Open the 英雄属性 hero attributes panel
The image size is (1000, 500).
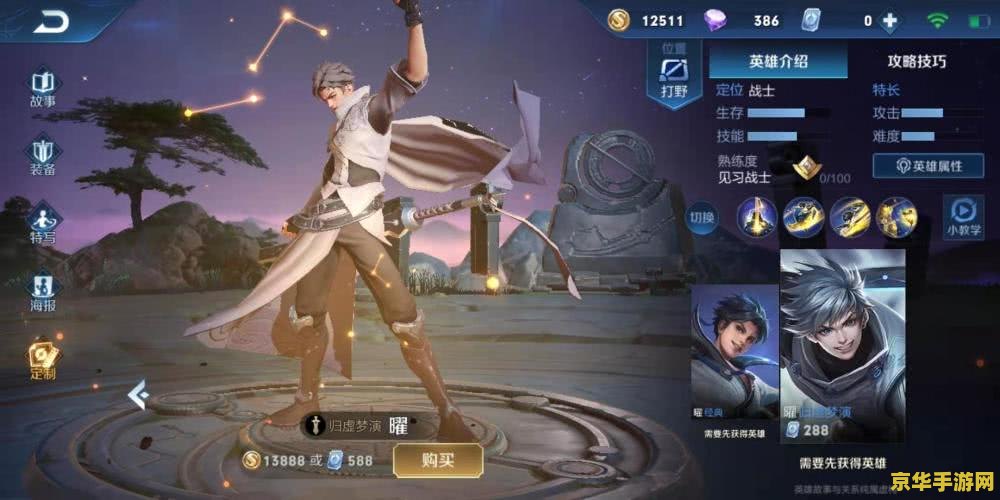(929, 166)
